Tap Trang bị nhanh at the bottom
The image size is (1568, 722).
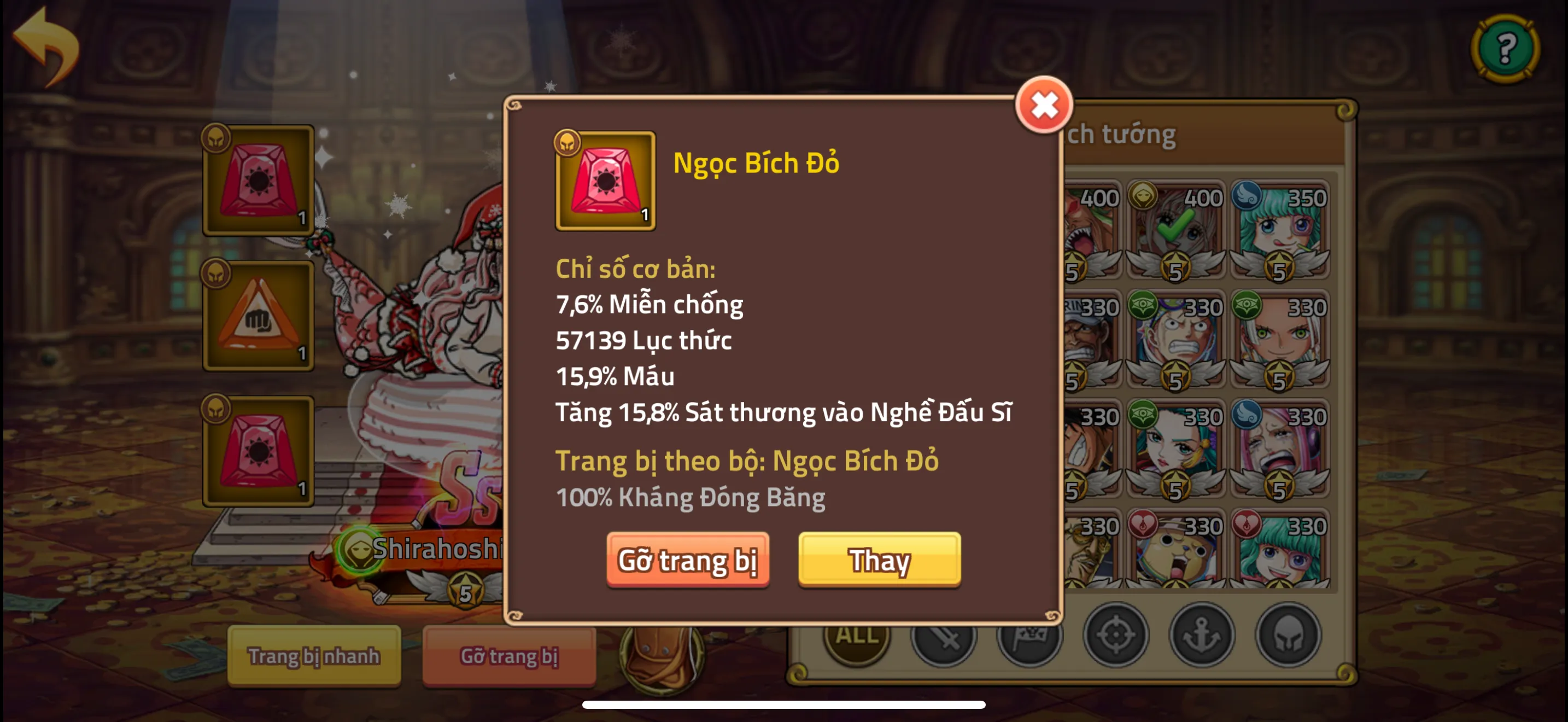315,656
